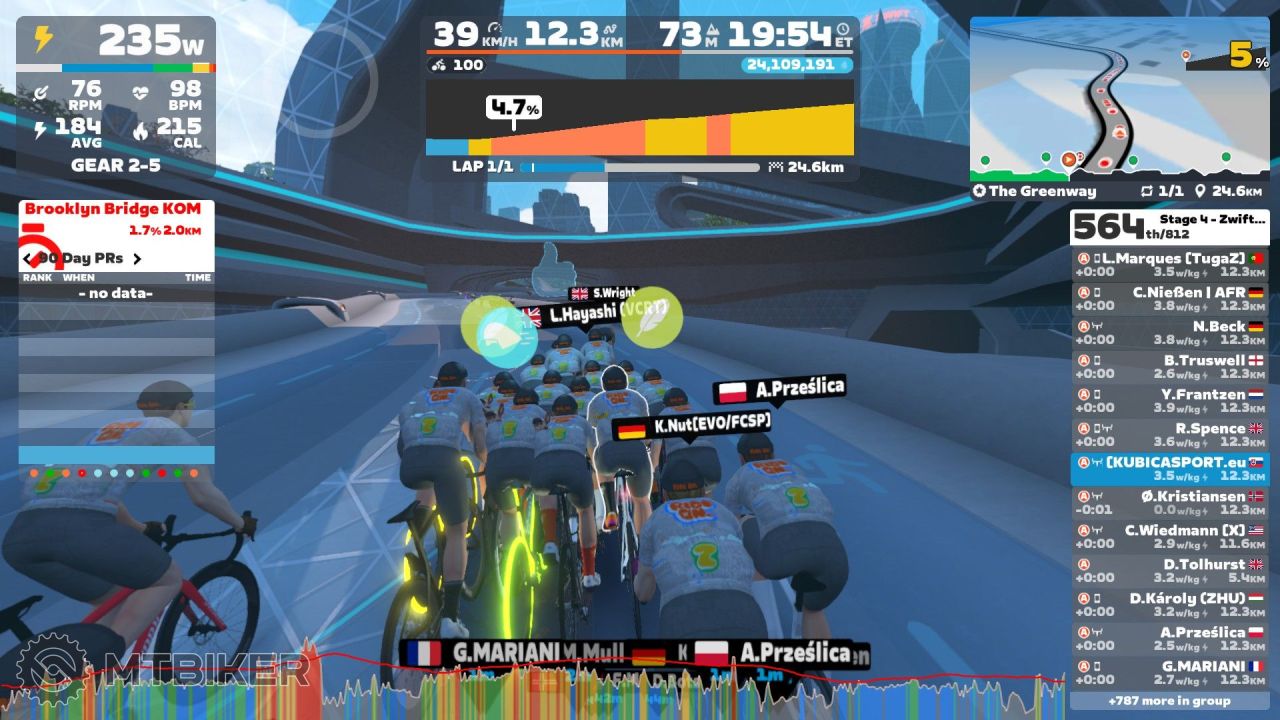Select R.Spence rider row
1280x720 pixels.
(x=1169, y=435)
